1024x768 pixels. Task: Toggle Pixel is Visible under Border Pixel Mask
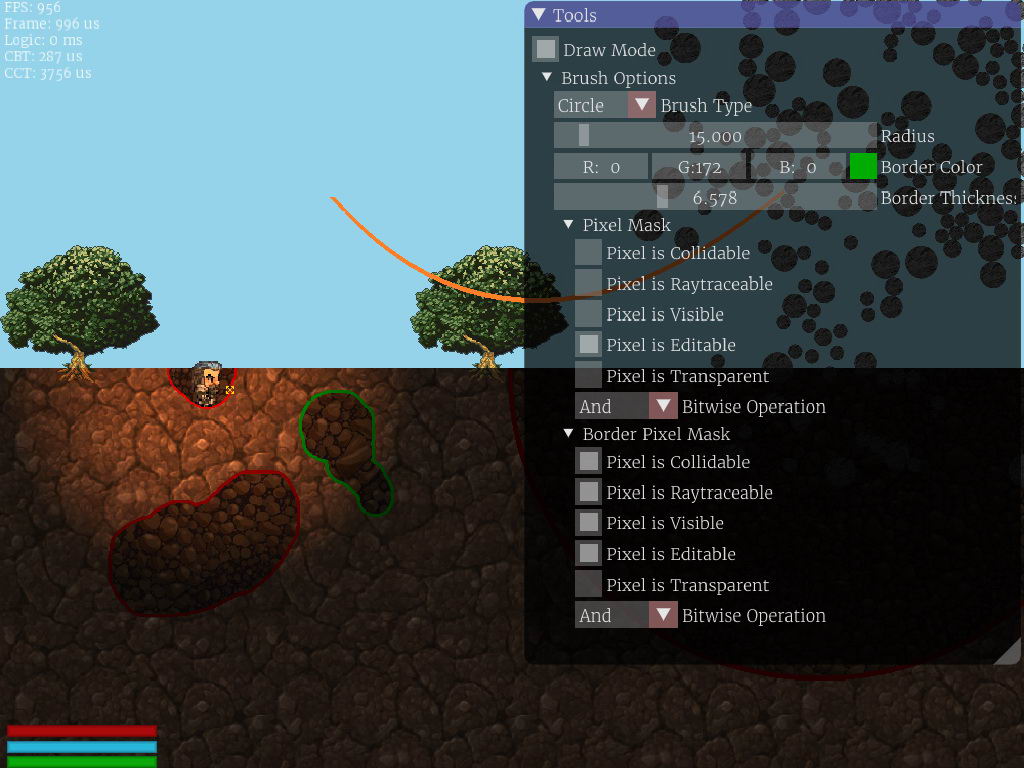589,523
